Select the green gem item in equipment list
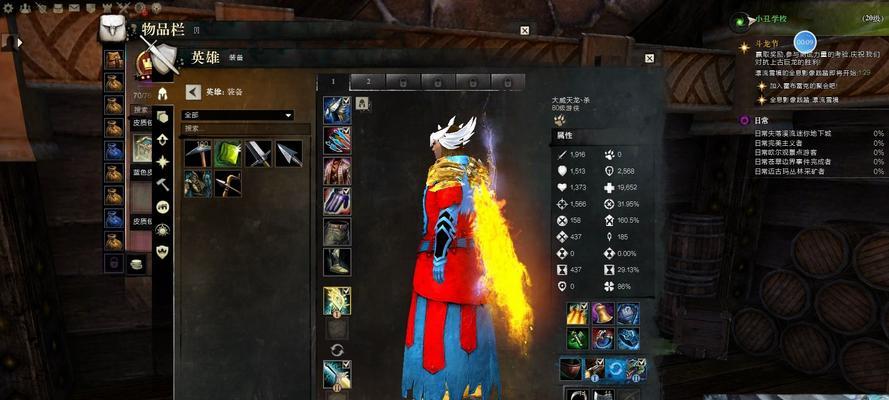Screen dimensions: 889x400 tap(228, 153)
